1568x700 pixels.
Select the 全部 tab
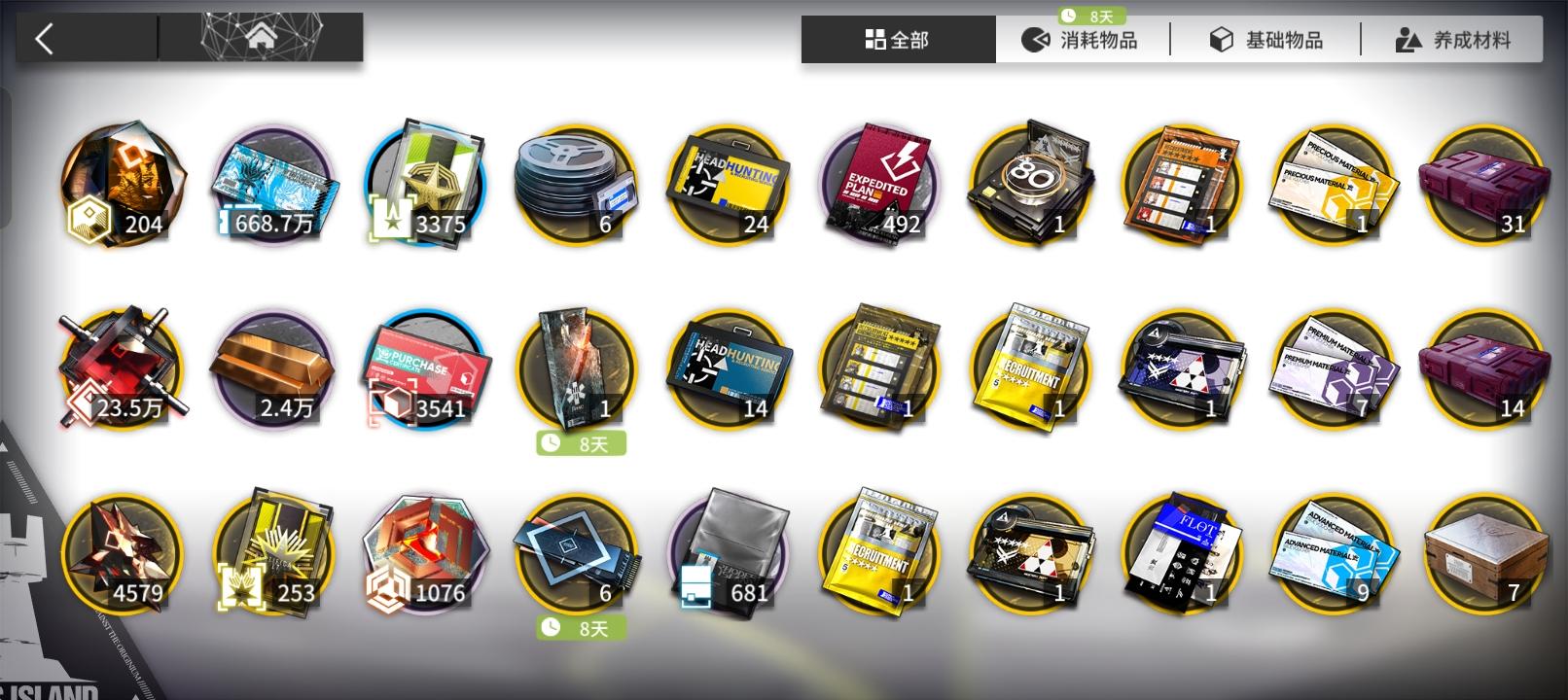[896, 40]
